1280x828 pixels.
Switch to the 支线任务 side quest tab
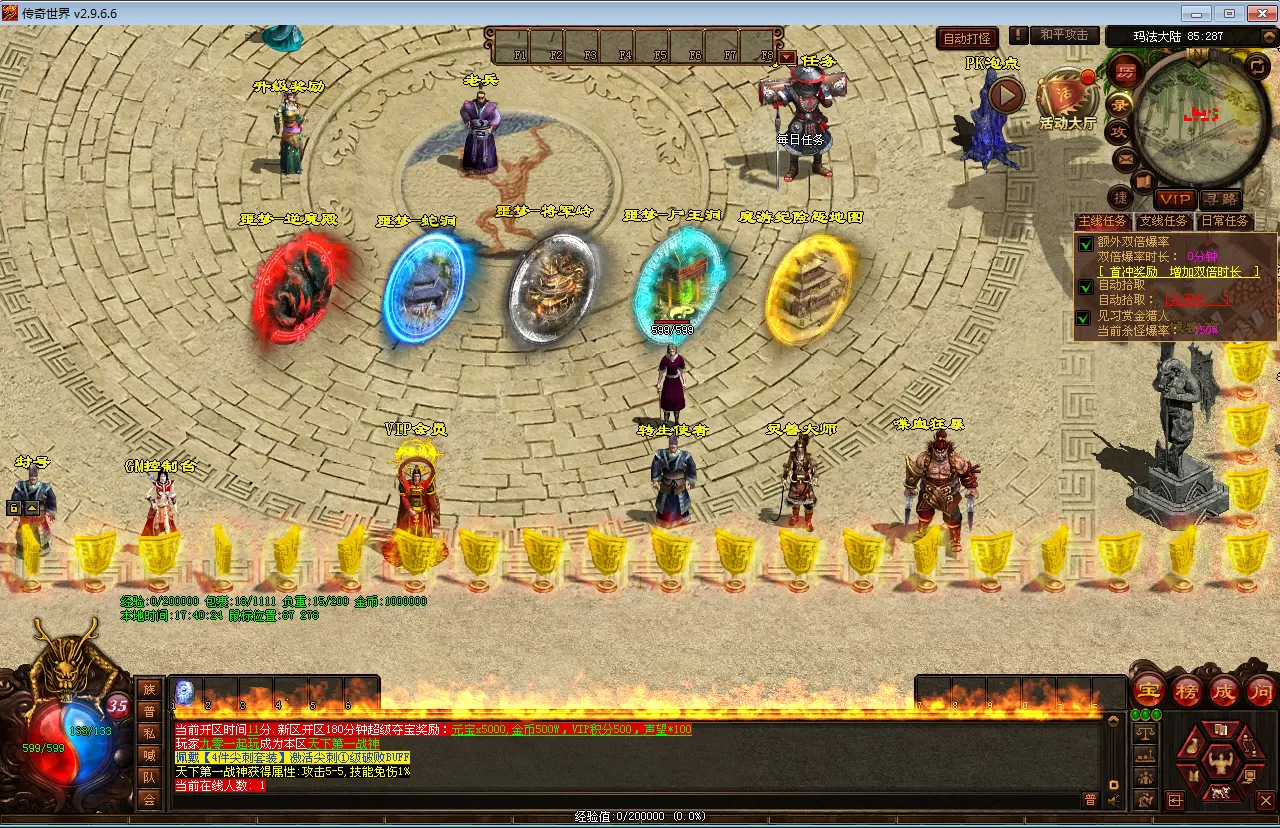(x=1163, y=221)
